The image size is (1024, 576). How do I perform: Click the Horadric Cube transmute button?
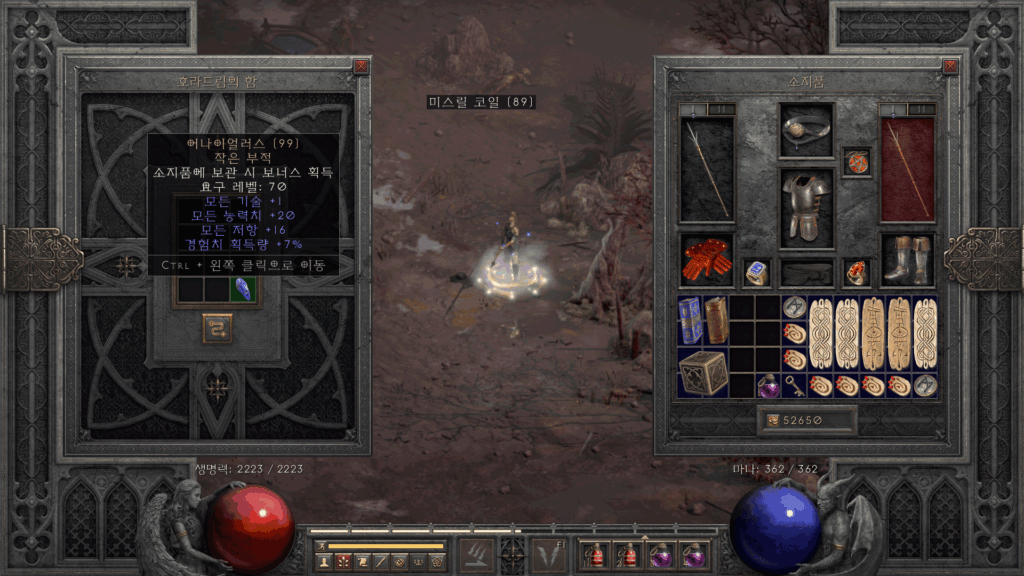pos(216,328)
